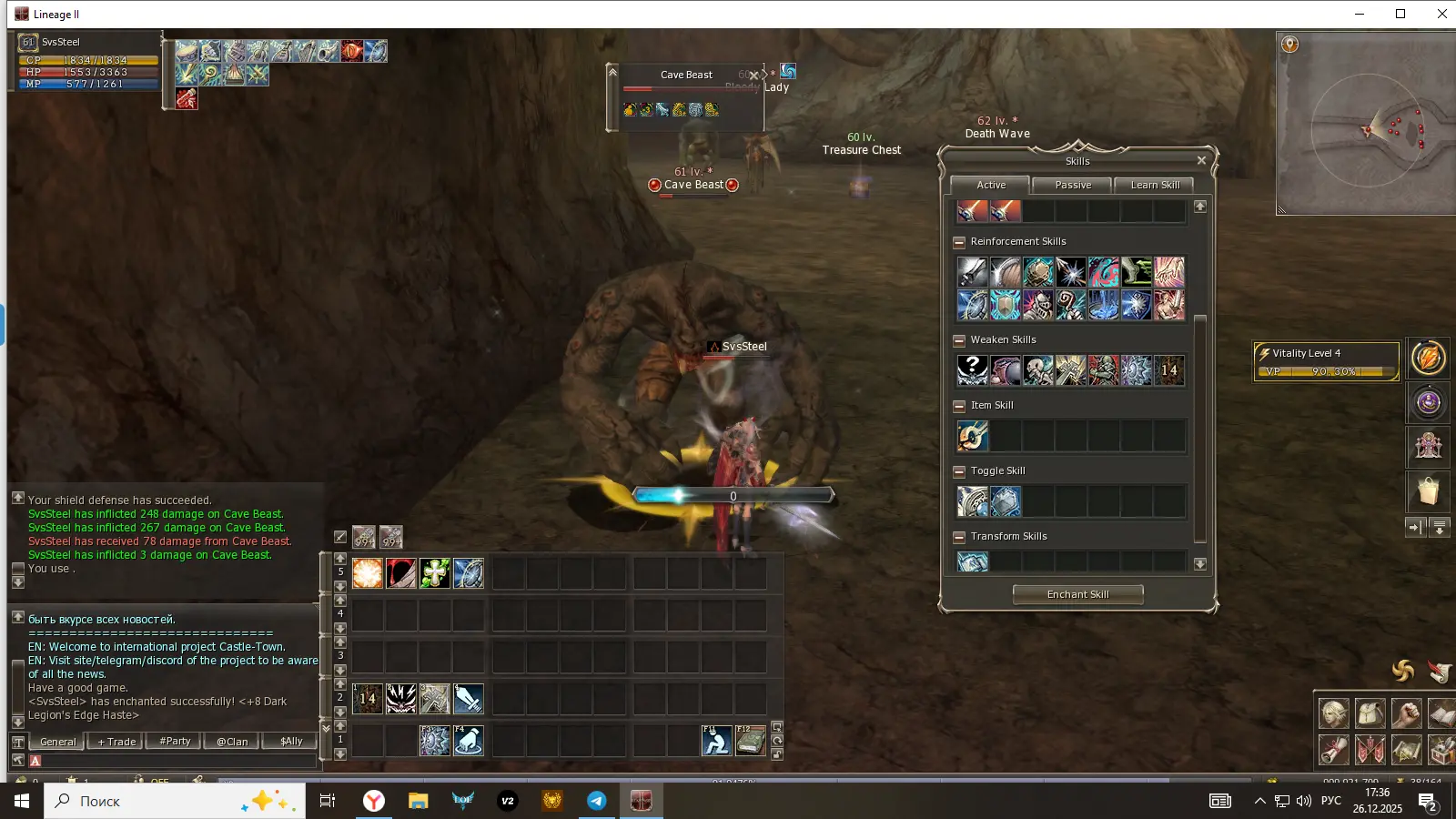The height and width of the screenshot is (819, 1456).
Task: Use the pickup hand action on F4
Action: click(468, 741)
